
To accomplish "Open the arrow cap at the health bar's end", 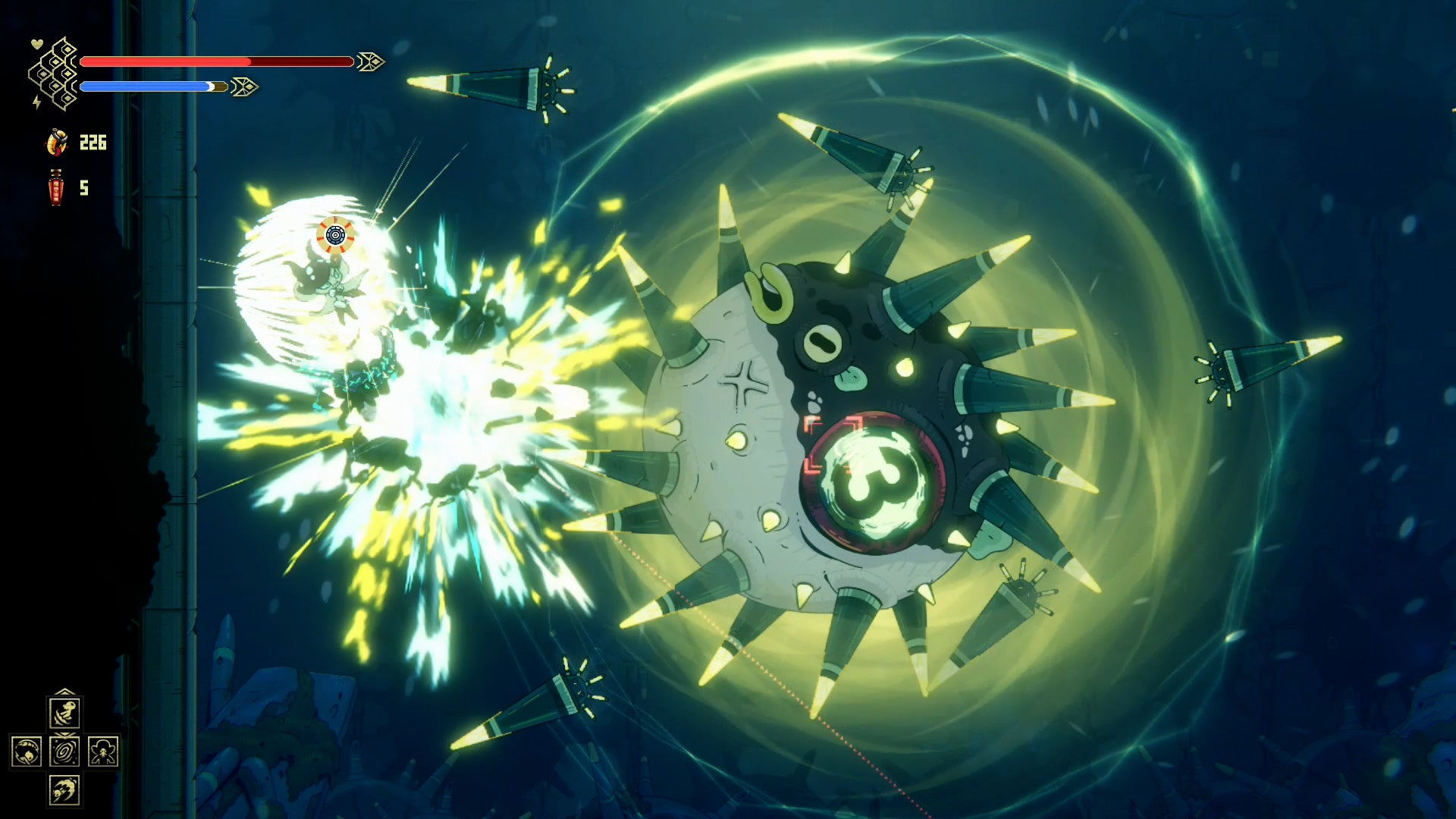I will click(x=369, y=61).
